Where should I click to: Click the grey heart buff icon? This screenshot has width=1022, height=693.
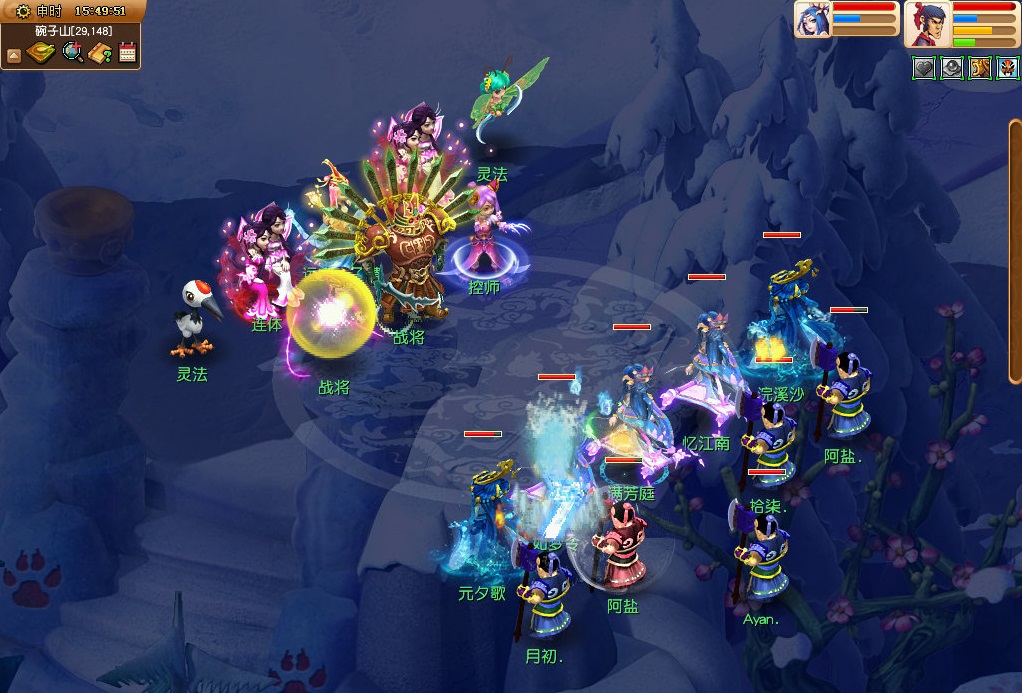click(923, 68)
